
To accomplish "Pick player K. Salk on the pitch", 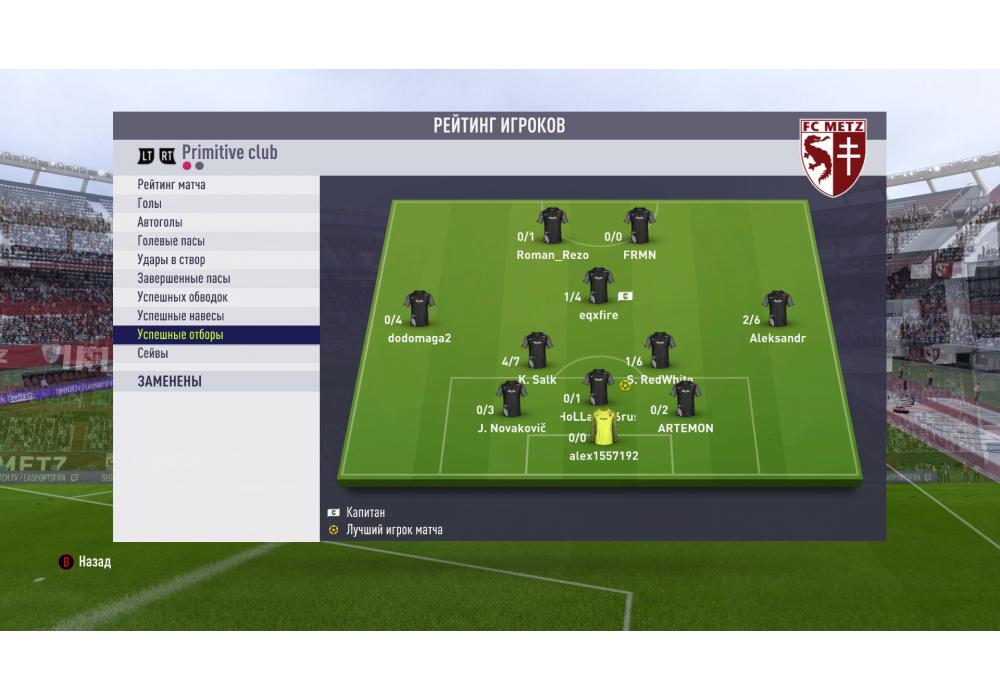I will click(537, 351).
